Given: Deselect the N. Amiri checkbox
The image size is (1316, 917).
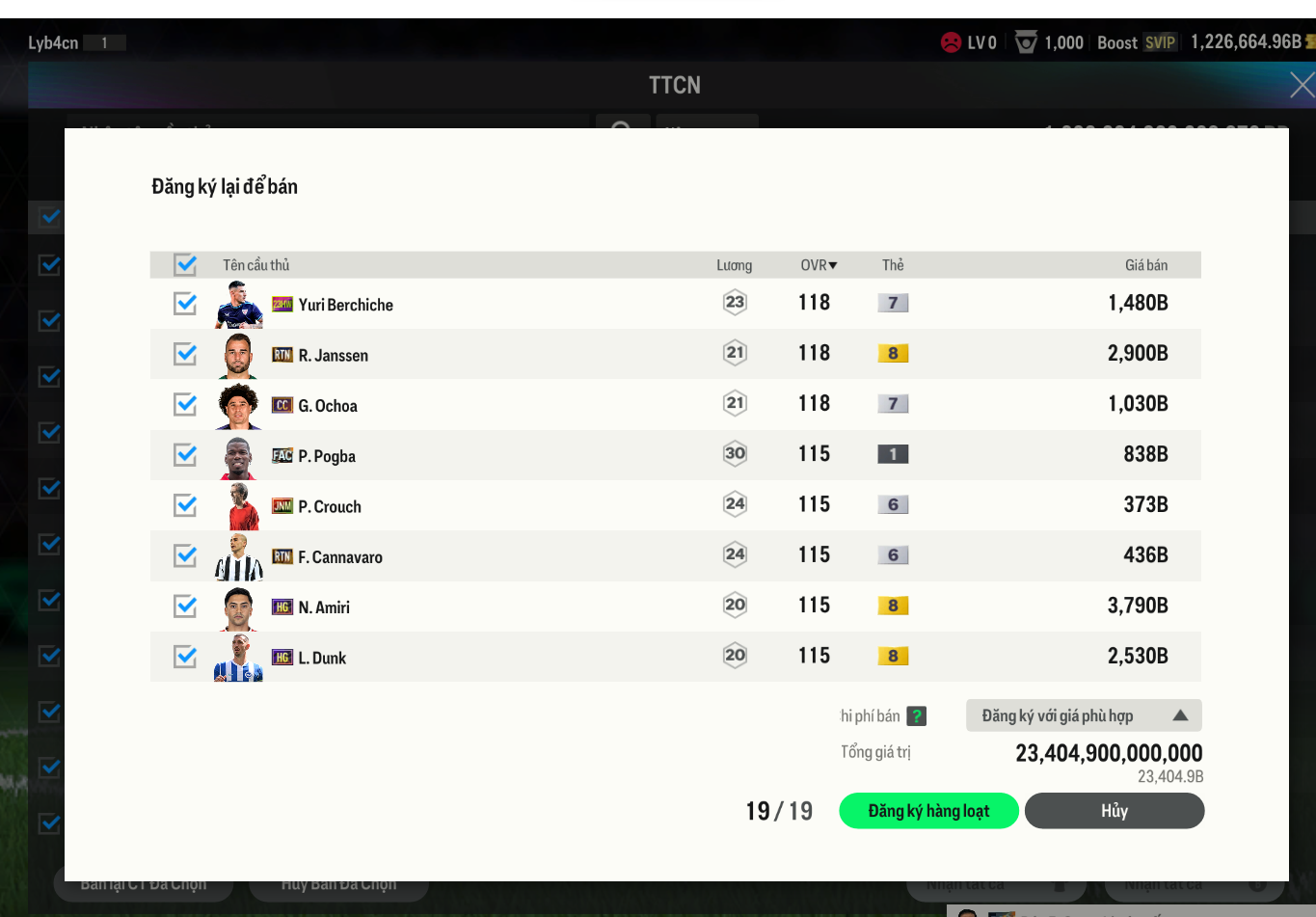Looking at the screenshot, I should pos(185,607).
